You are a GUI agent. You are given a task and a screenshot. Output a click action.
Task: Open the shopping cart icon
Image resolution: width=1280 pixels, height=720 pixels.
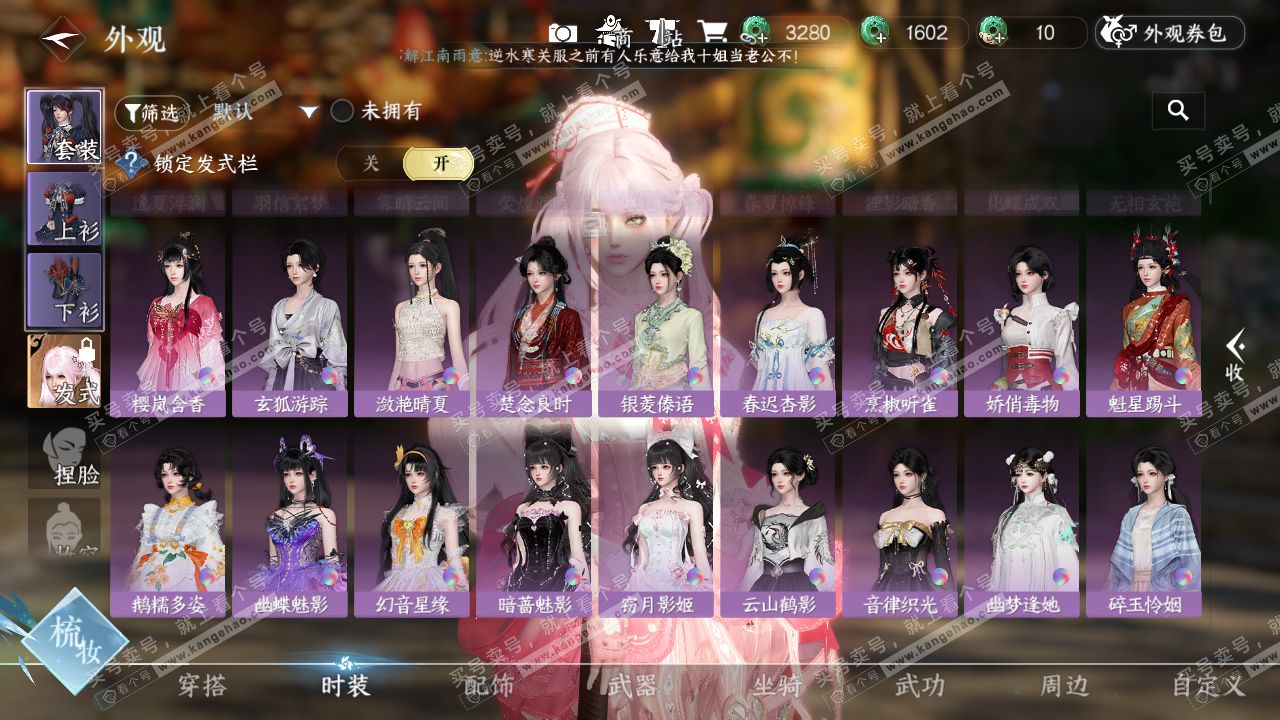pos(712,33)
